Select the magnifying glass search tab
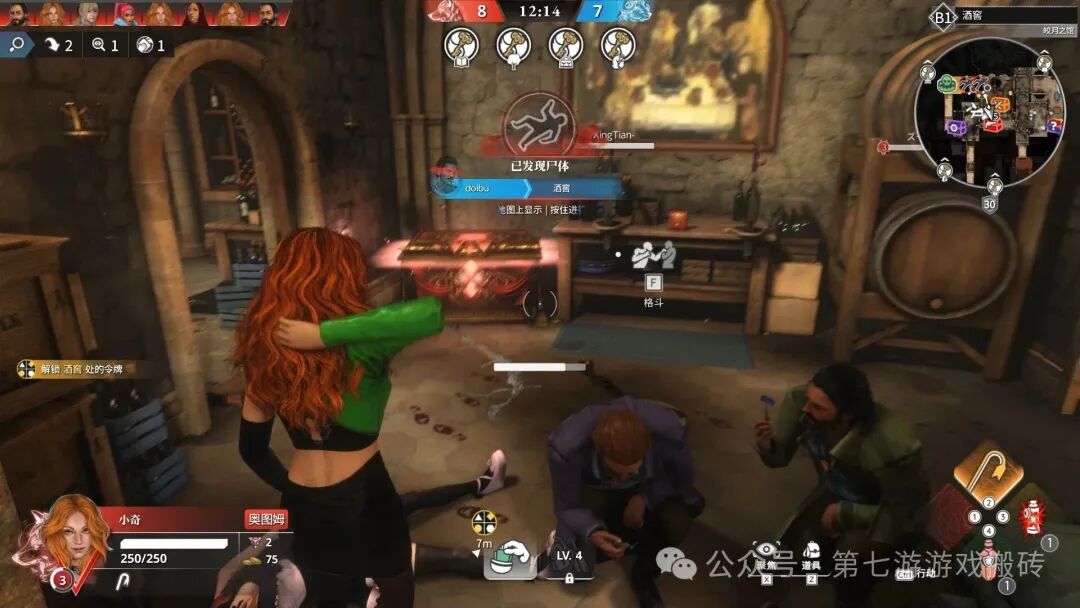1080x608 pixels. 17,45
